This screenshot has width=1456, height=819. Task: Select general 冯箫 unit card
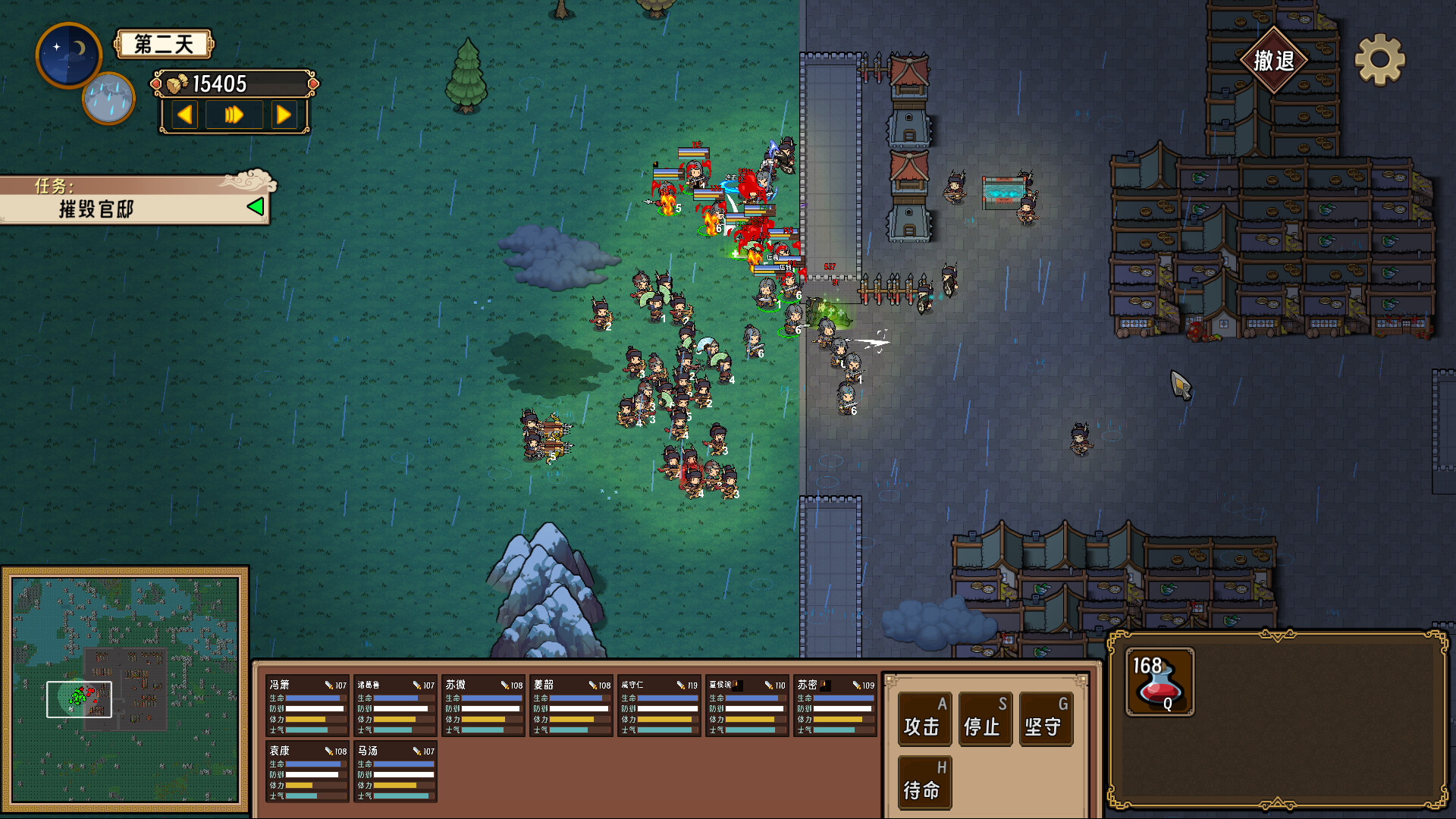[307, 706]
